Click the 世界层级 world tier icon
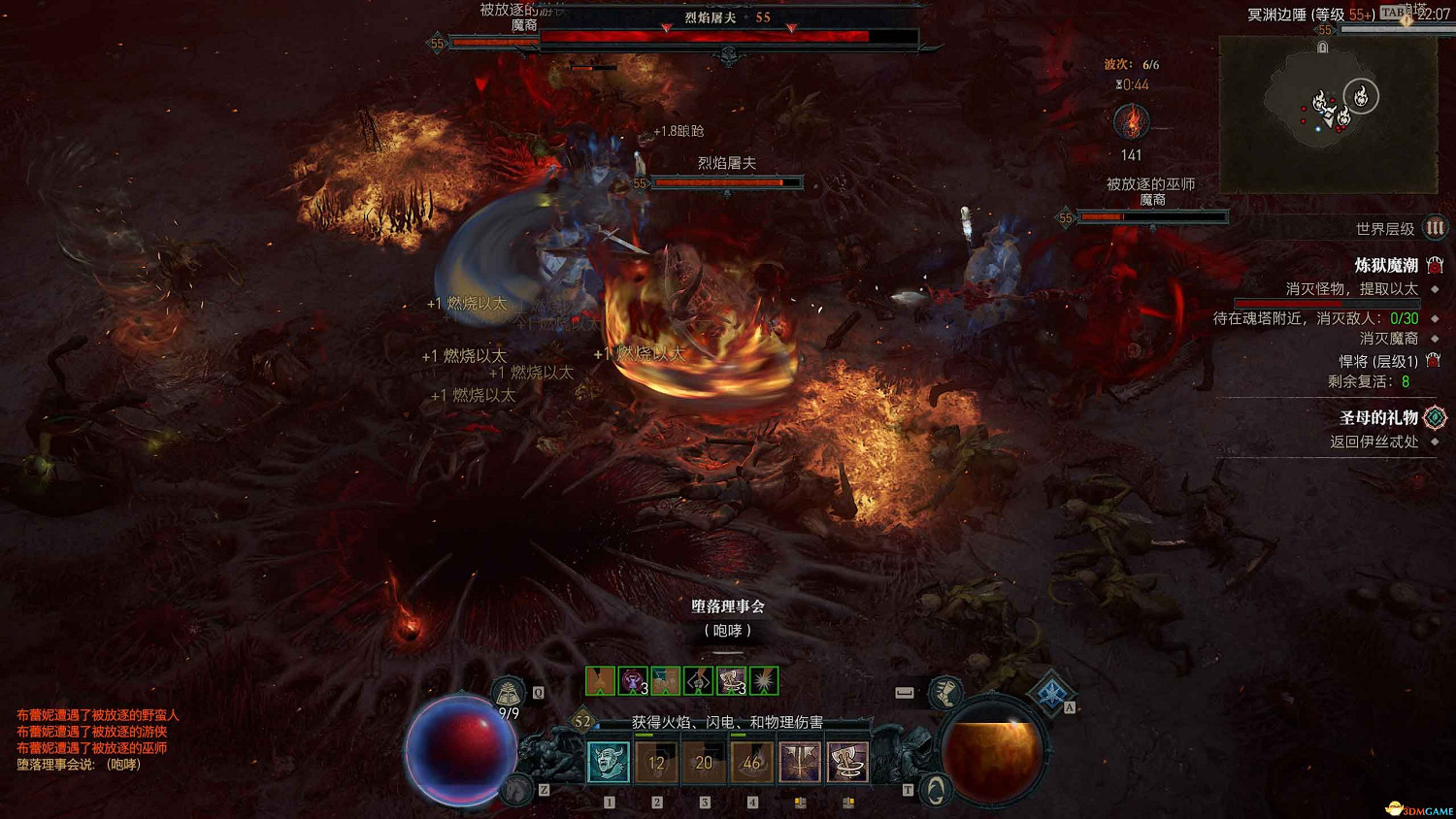Image resolution: width=1456 pixels, height=819 pixels. [x=1435, y=228]
